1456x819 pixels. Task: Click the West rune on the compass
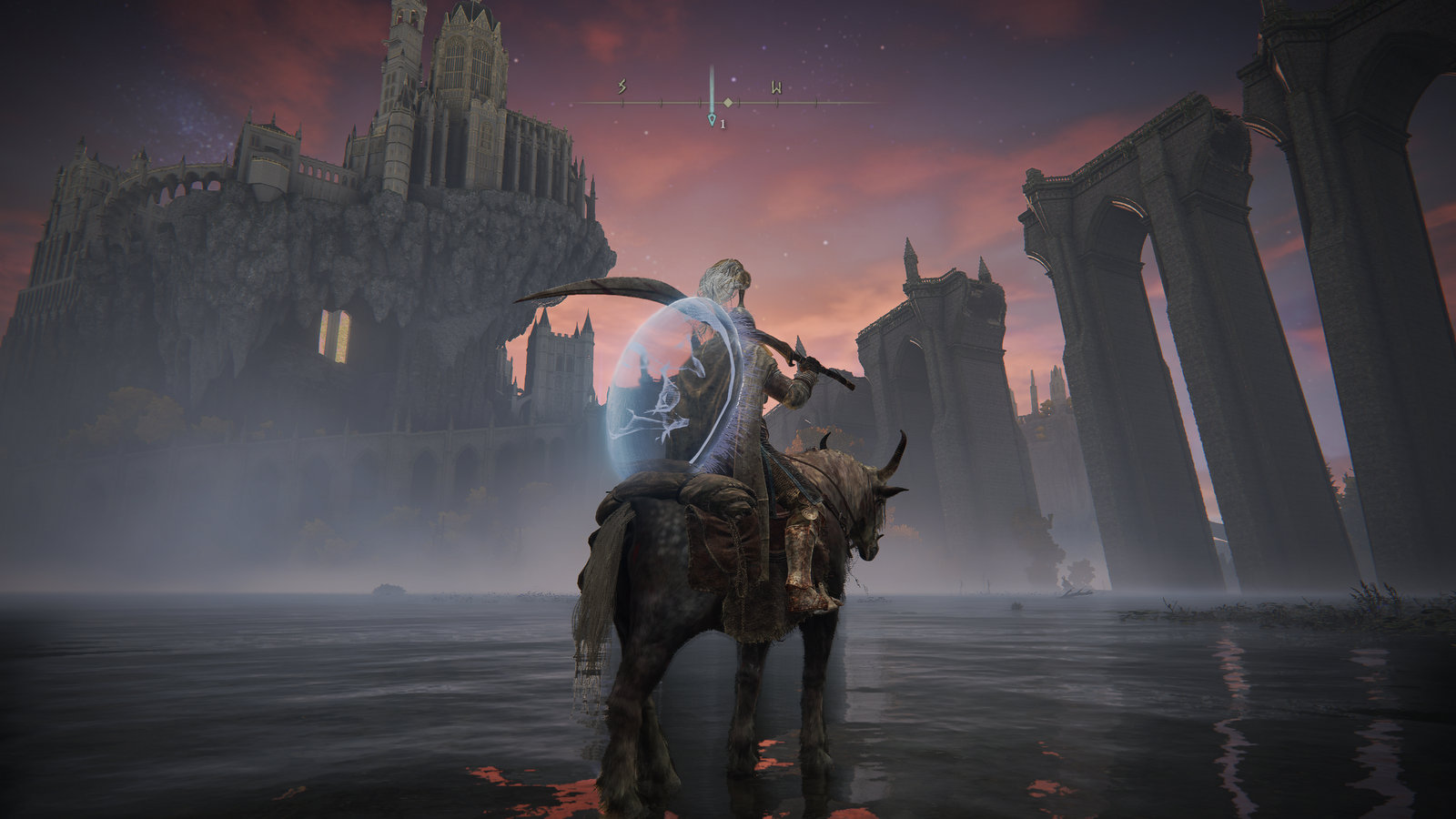tap(776, 88)
